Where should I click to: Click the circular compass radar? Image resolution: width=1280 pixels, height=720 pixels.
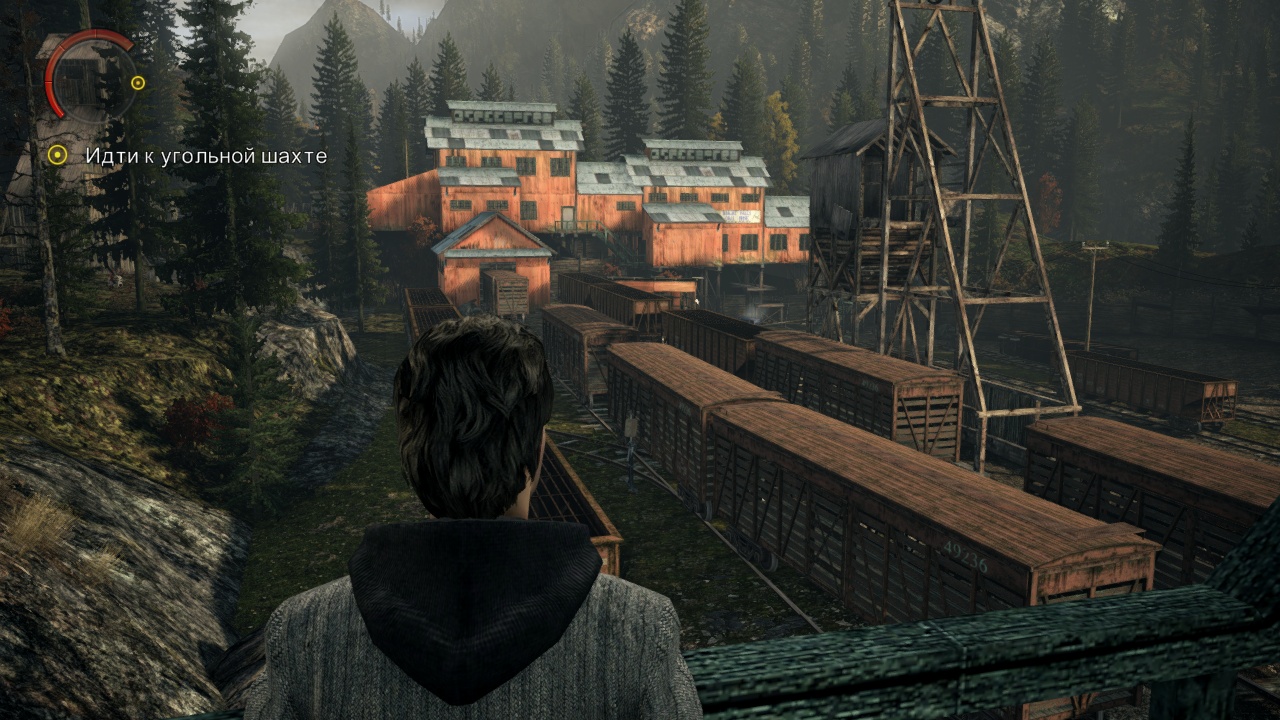click(88, 76)
